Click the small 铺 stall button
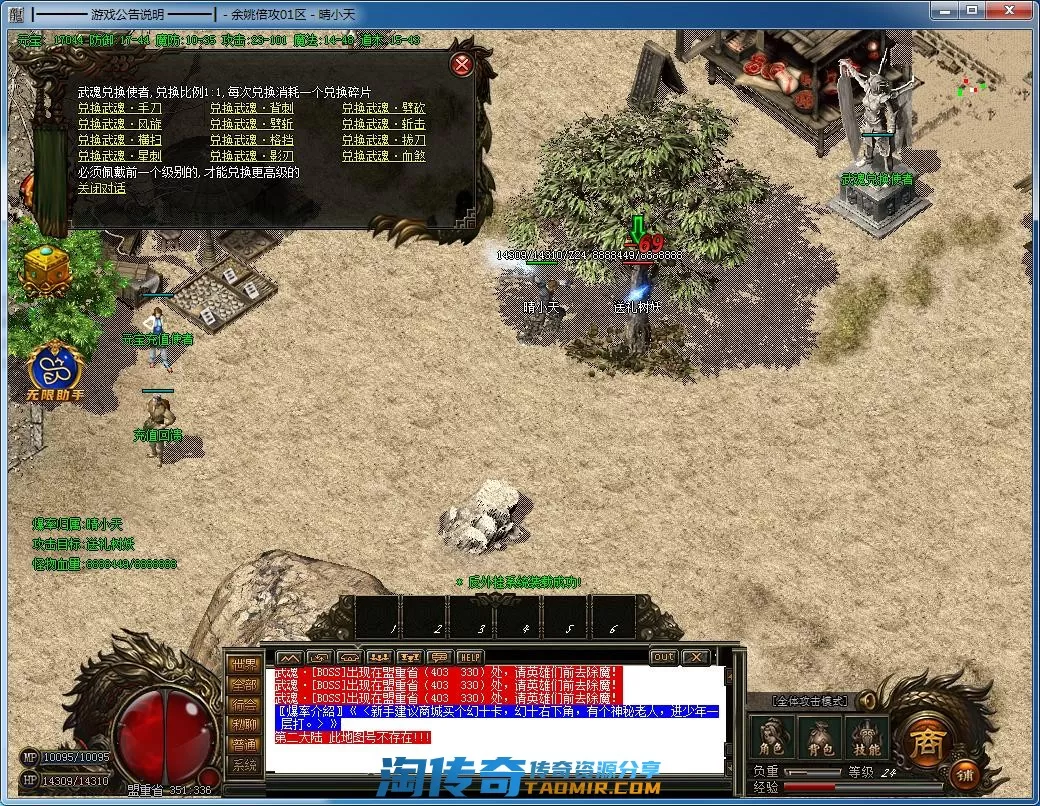 click(965, 774)
